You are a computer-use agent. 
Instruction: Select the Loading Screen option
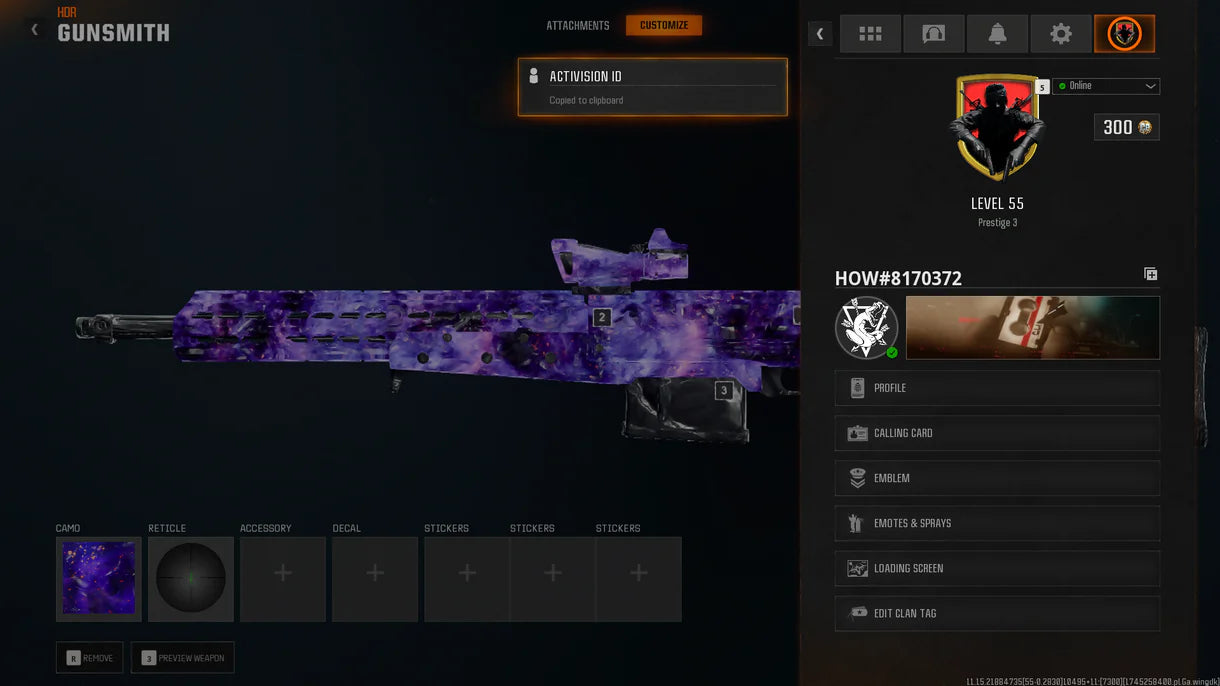(x=997, y=568)
